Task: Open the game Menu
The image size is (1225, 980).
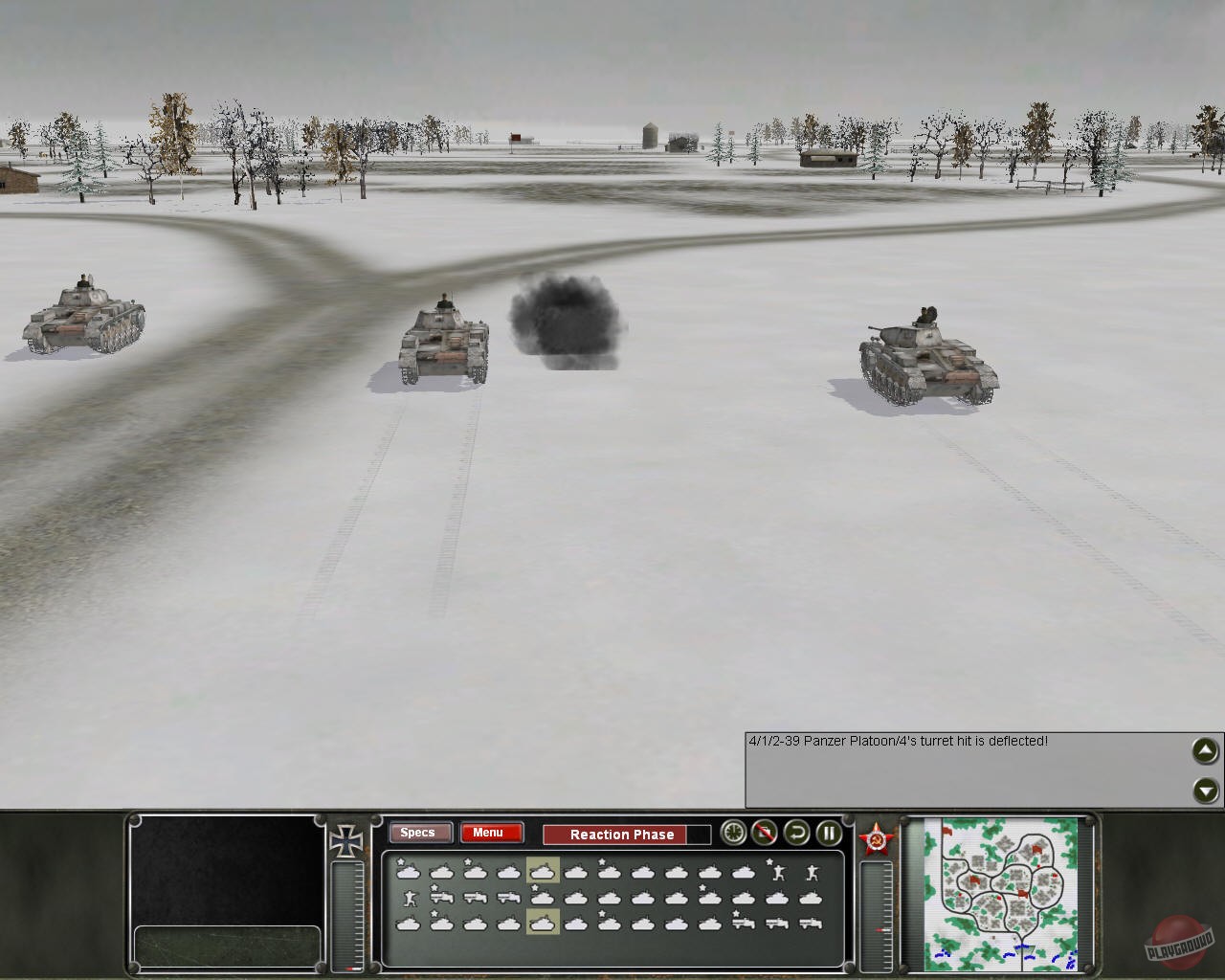Action: coord(490,833)
